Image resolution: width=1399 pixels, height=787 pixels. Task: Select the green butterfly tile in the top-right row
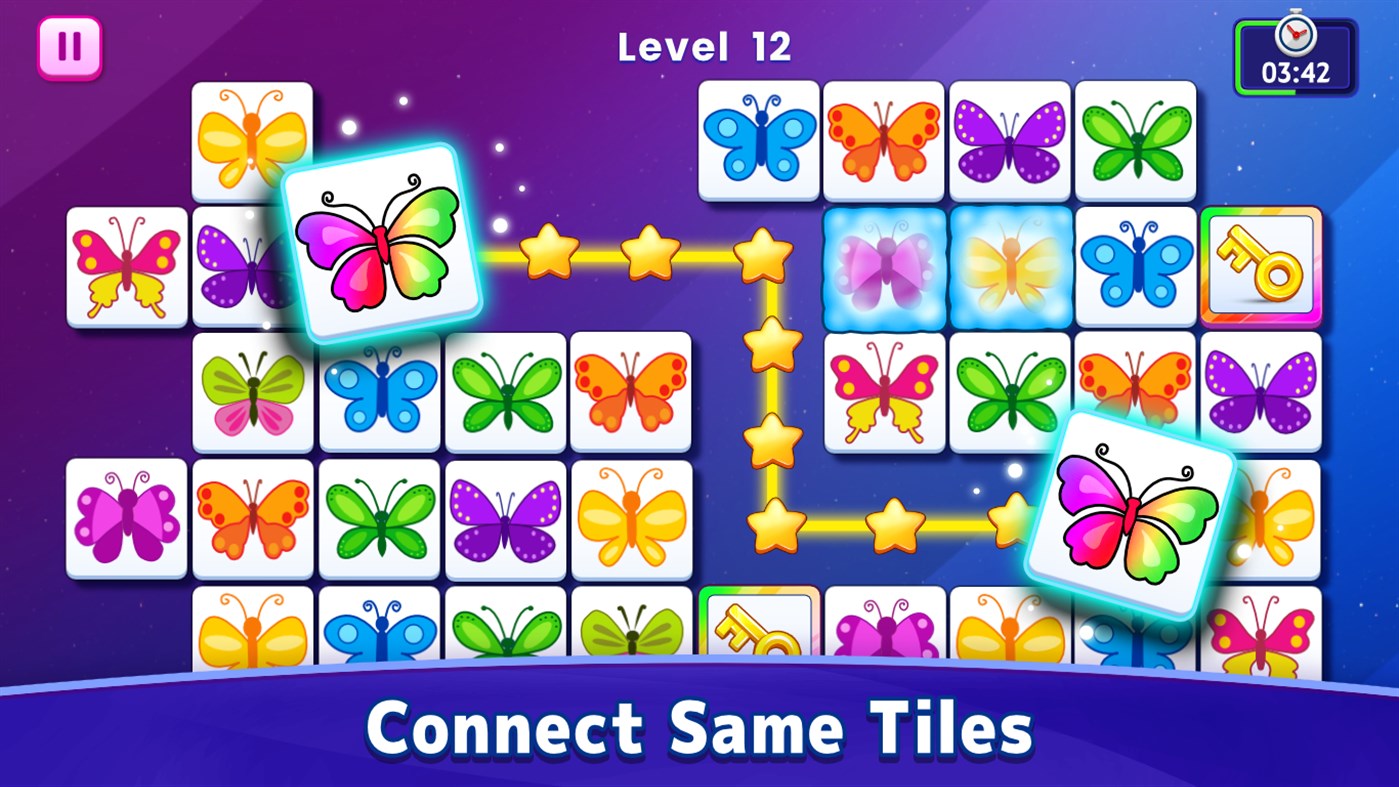[x=1135, y=138]
